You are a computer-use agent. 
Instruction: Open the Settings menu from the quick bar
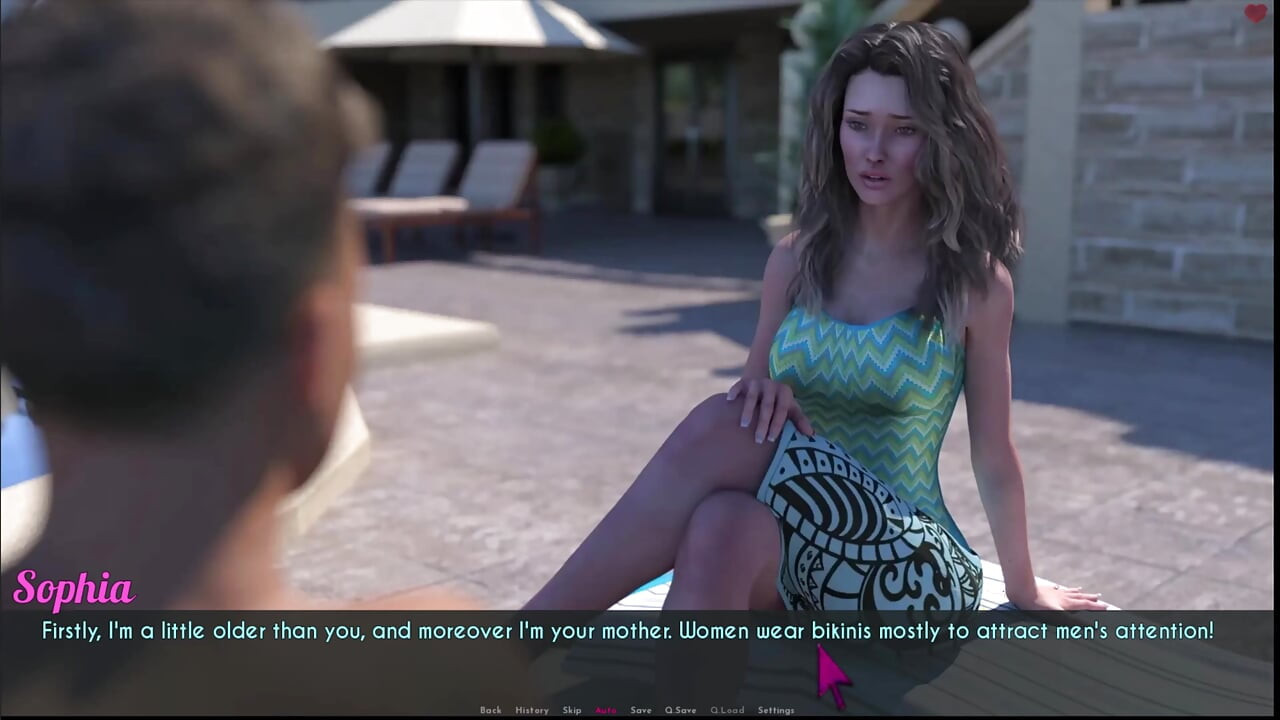tap(776, 710)
